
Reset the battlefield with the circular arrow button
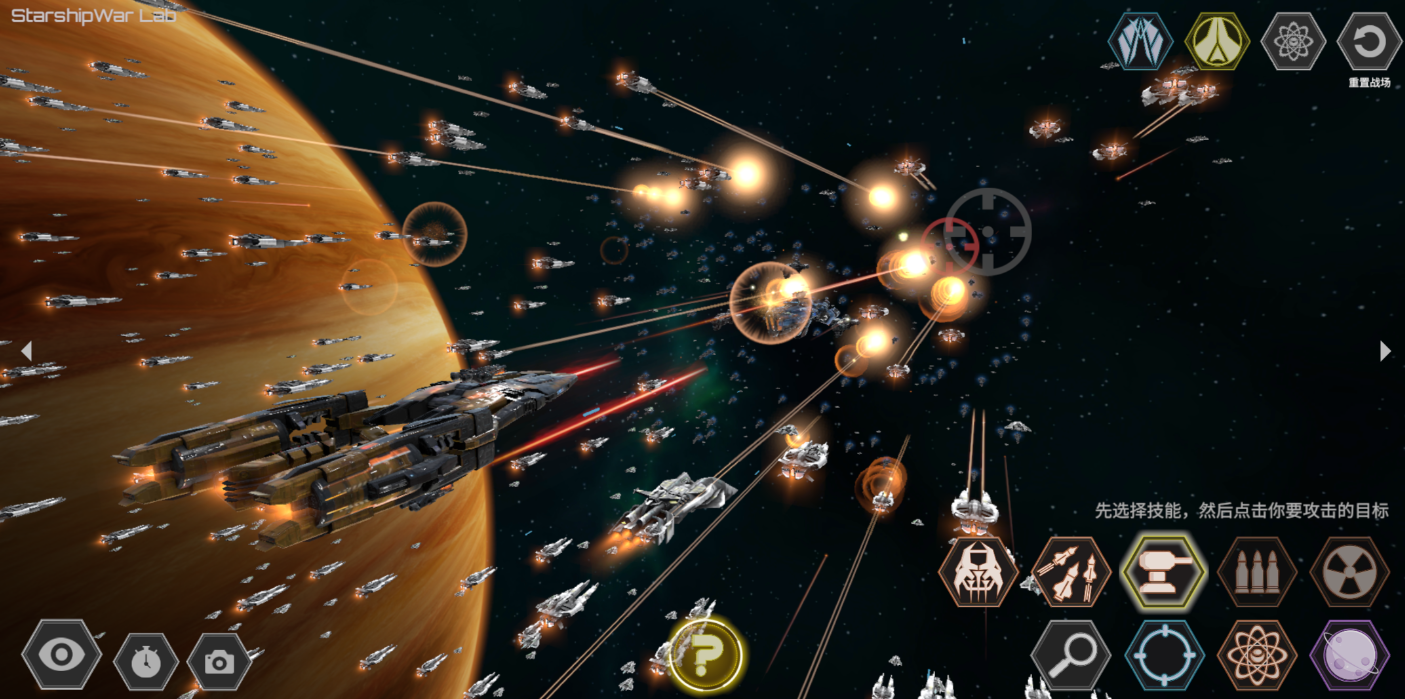point(1368,41)
